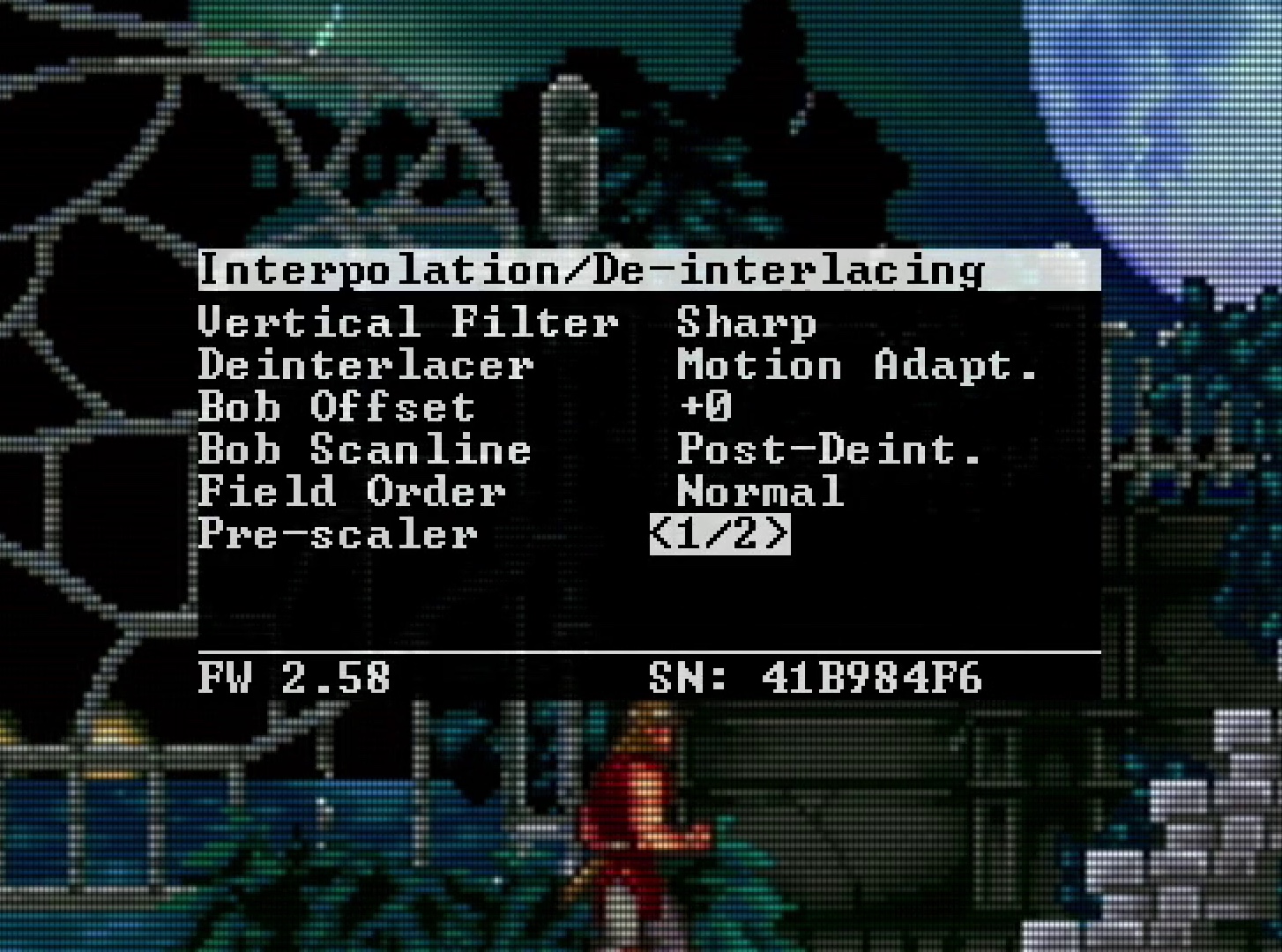This screenshot has height=952, width=1282.
Task: Click the highlighted menu title bar
Action: (649, 270)
